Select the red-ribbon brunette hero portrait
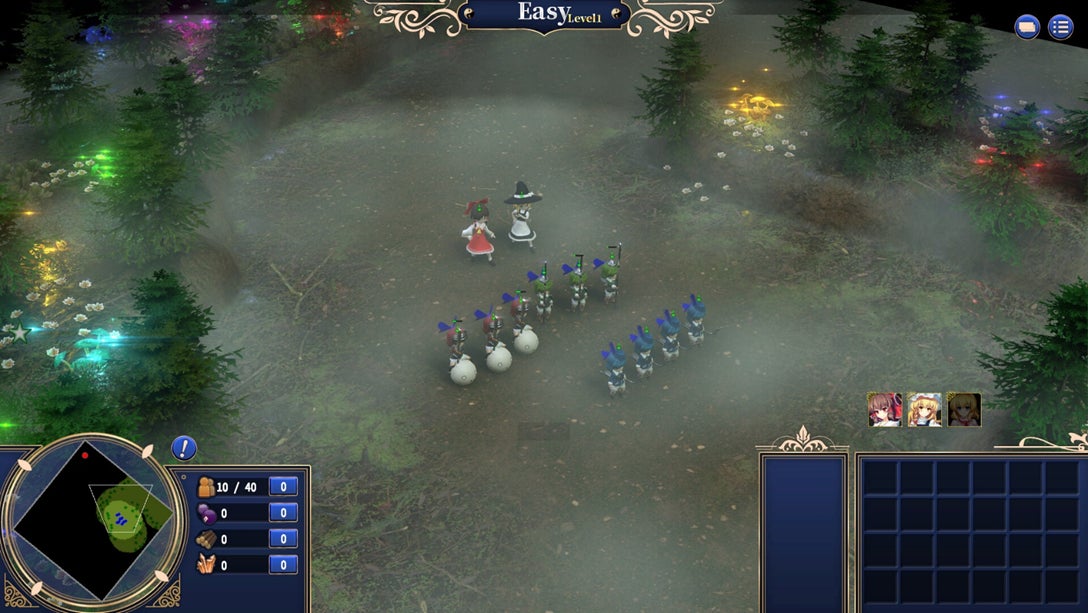The width and height of the screenshot is (1088, 613). (884, 410)
